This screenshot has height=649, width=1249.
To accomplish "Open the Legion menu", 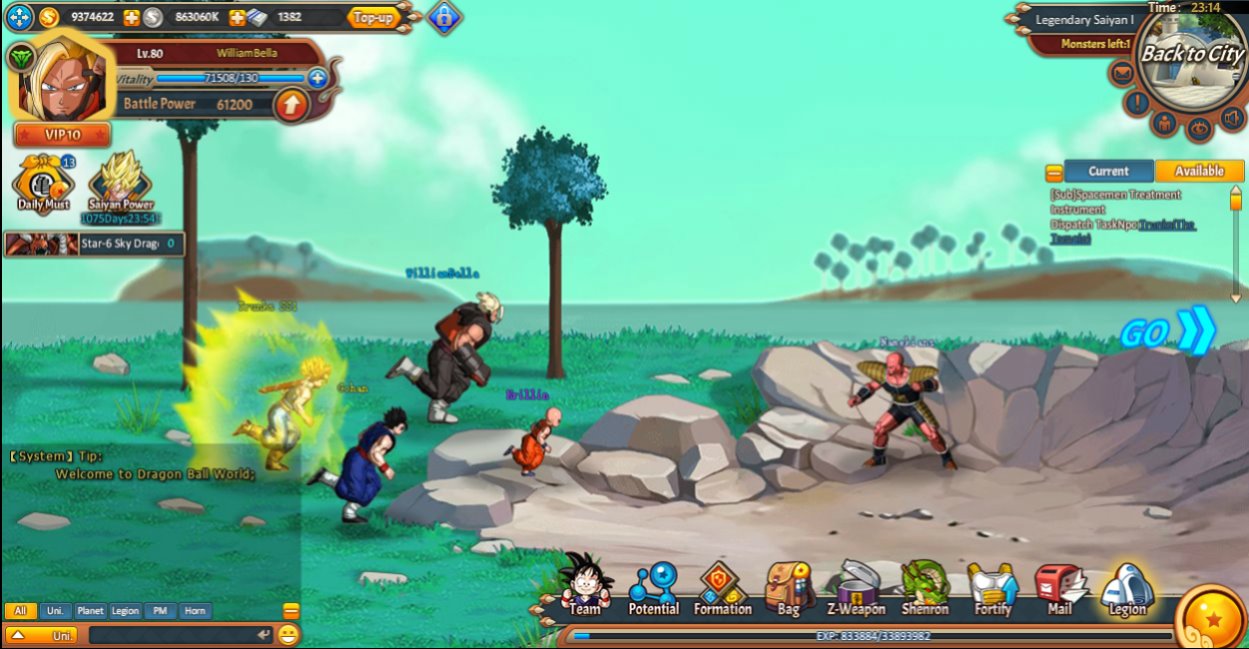I will click(x=1127, y=588).
